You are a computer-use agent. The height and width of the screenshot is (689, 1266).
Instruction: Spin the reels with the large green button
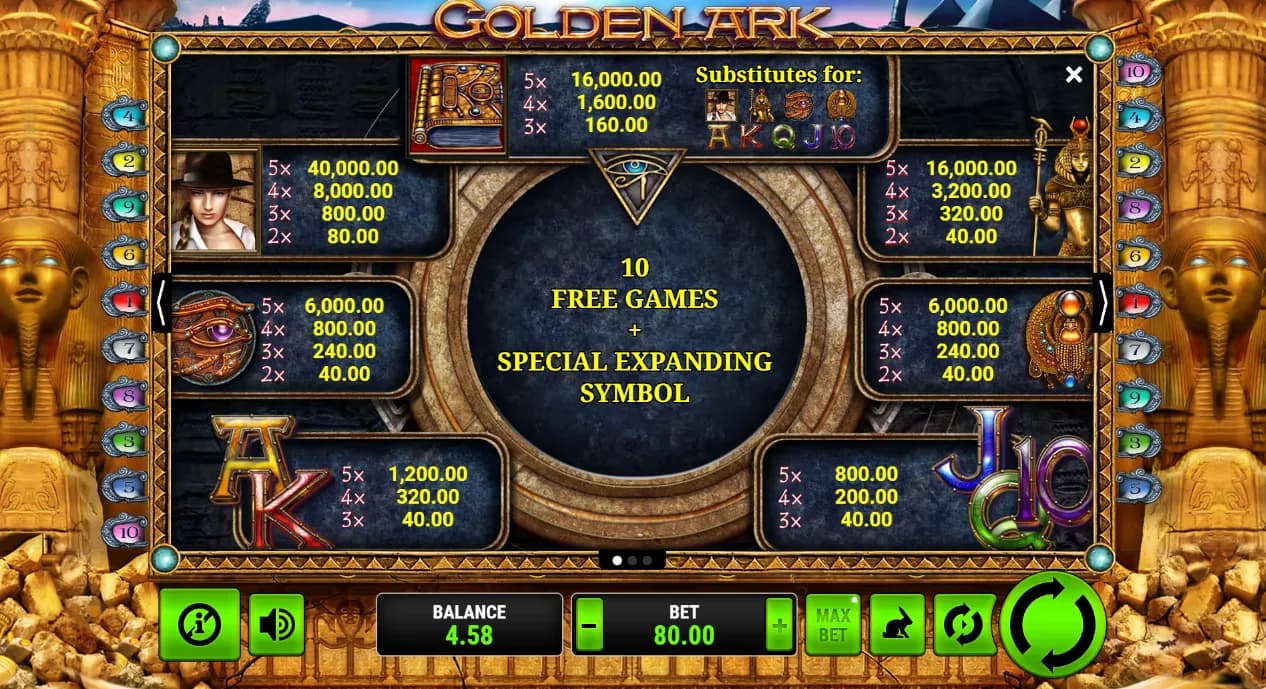[x=1052, y=625]
